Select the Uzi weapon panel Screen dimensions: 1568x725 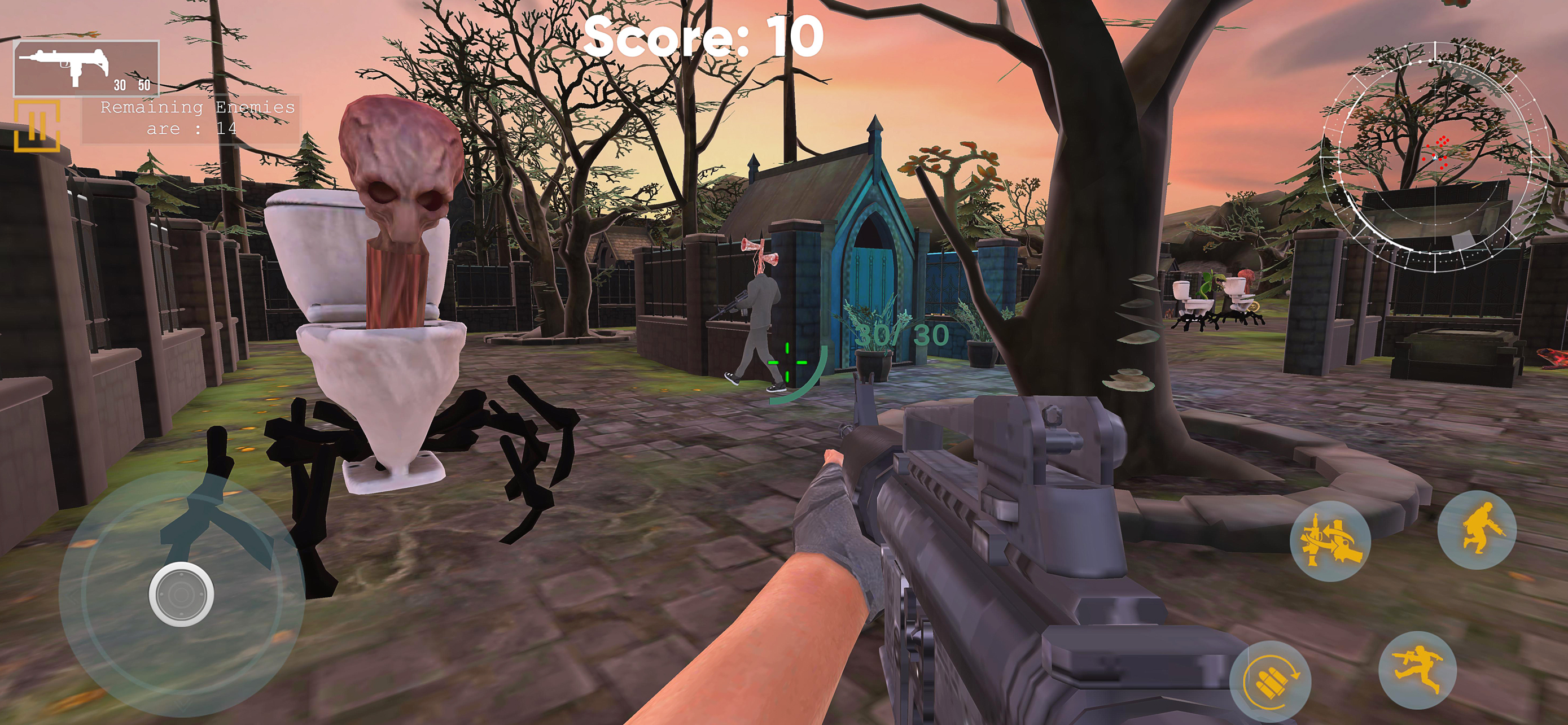pyautogui.click(x=86, y=68)
